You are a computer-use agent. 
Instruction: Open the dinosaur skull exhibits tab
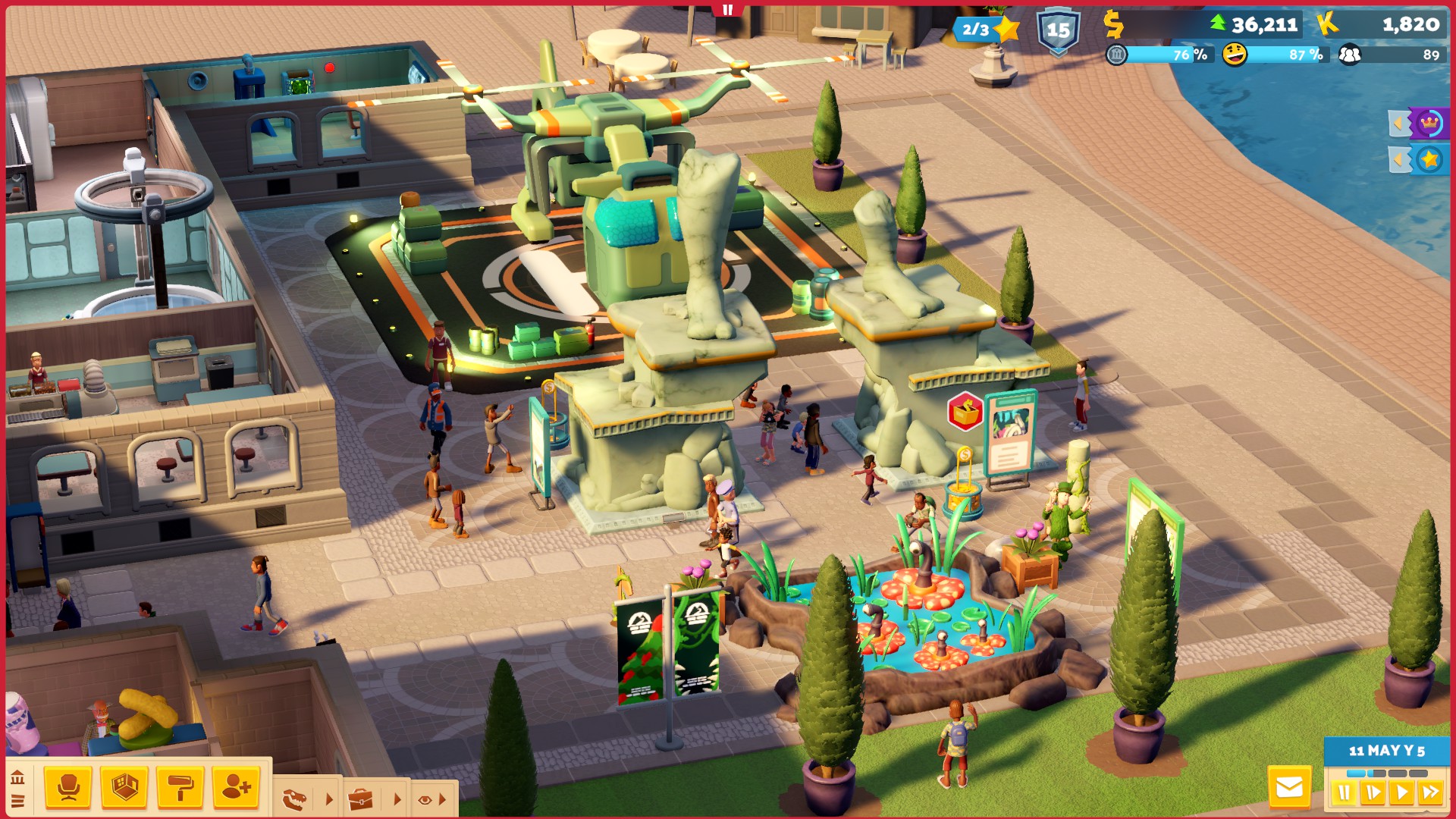point(295,799)
